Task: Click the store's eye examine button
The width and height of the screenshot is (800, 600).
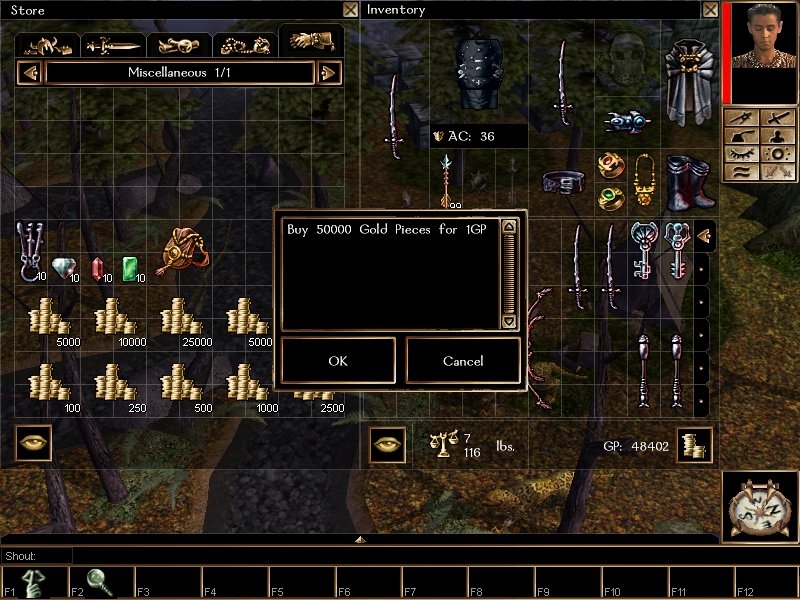Action: pyautogui.click(x=34, y=443)
